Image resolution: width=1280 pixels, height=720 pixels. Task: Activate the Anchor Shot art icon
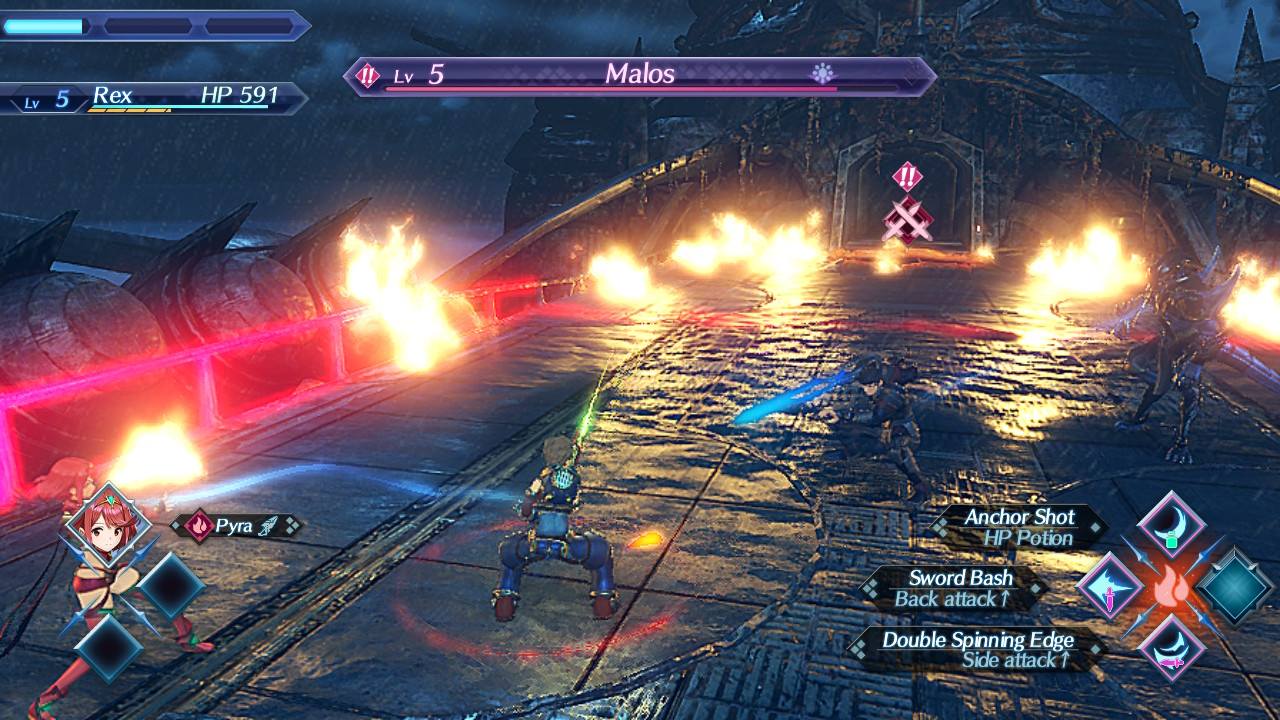click(x=1170, y=524)
